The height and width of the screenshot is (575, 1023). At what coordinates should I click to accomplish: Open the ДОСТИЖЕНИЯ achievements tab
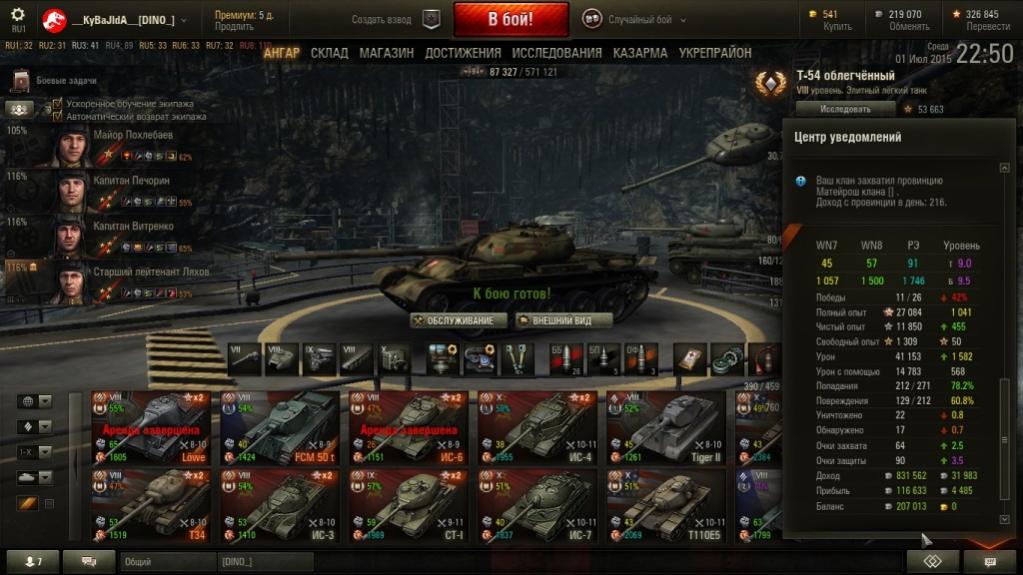[462, 53]
